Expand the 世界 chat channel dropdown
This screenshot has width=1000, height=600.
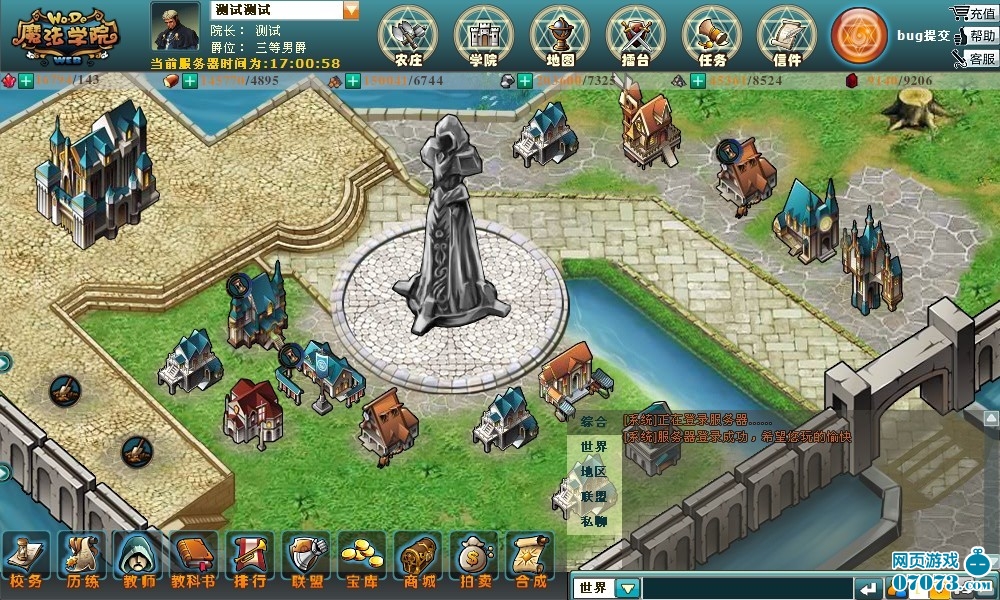point(627,588)
